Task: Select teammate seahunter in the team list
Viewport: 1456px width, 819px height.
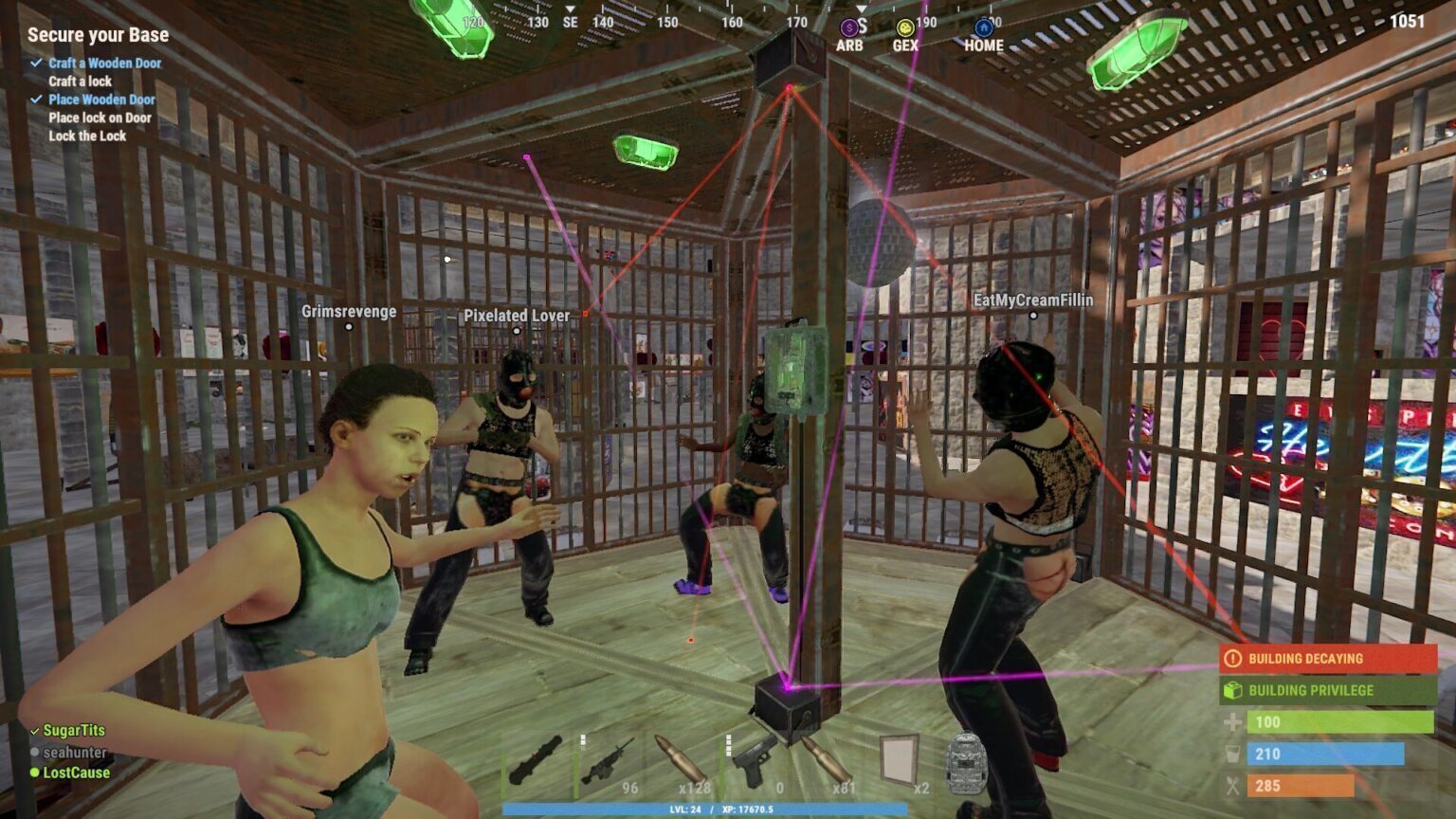Action: tap(75, 752)
